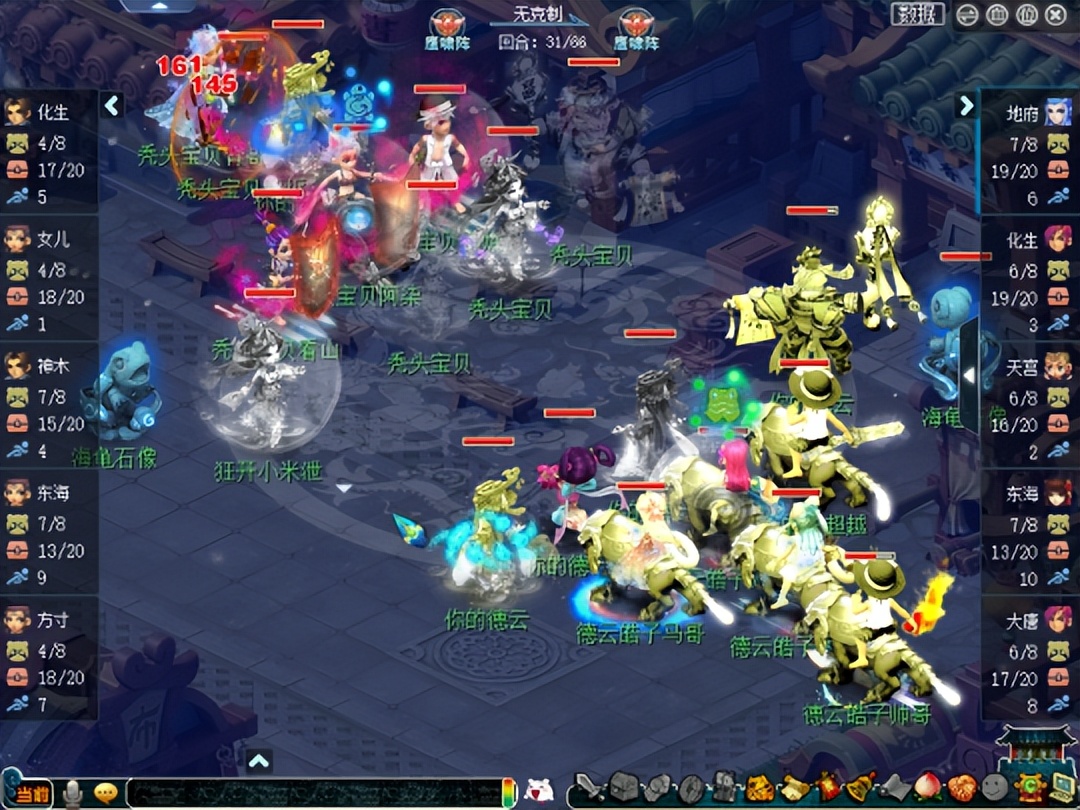The image size is (1080, 810).
Task: Open the computer system icon in toolbar
Action: pos(1062,787)
